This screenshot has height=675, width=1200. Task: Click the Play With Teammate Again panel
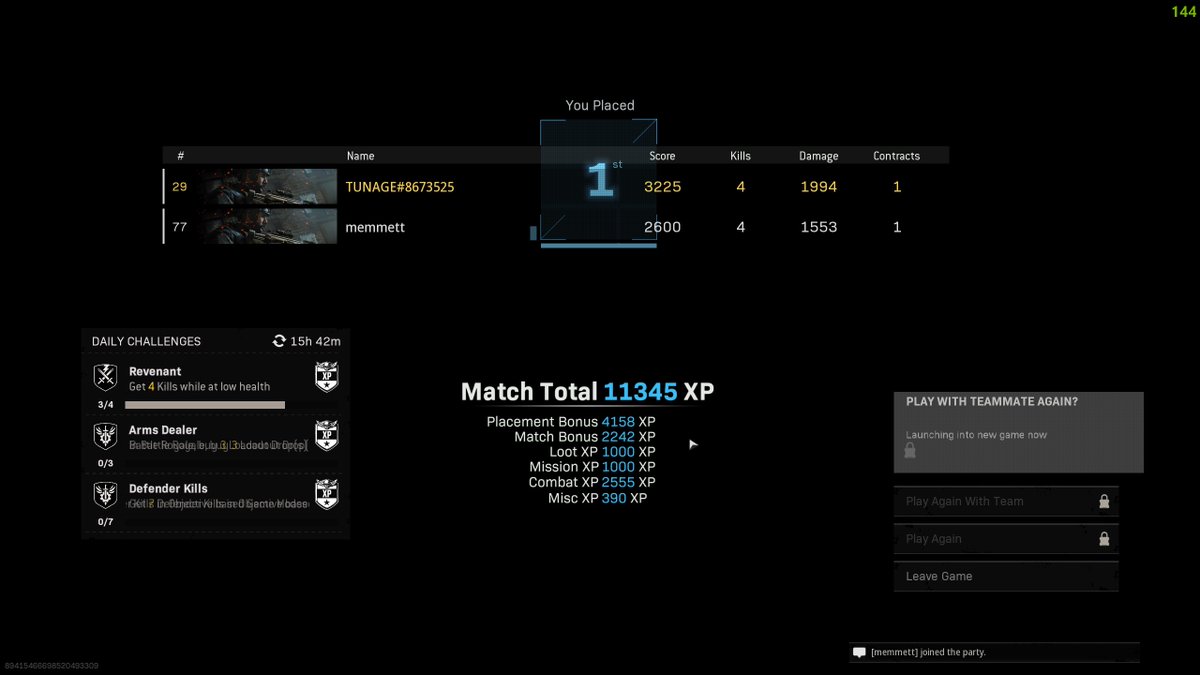tap(1018, 431)
